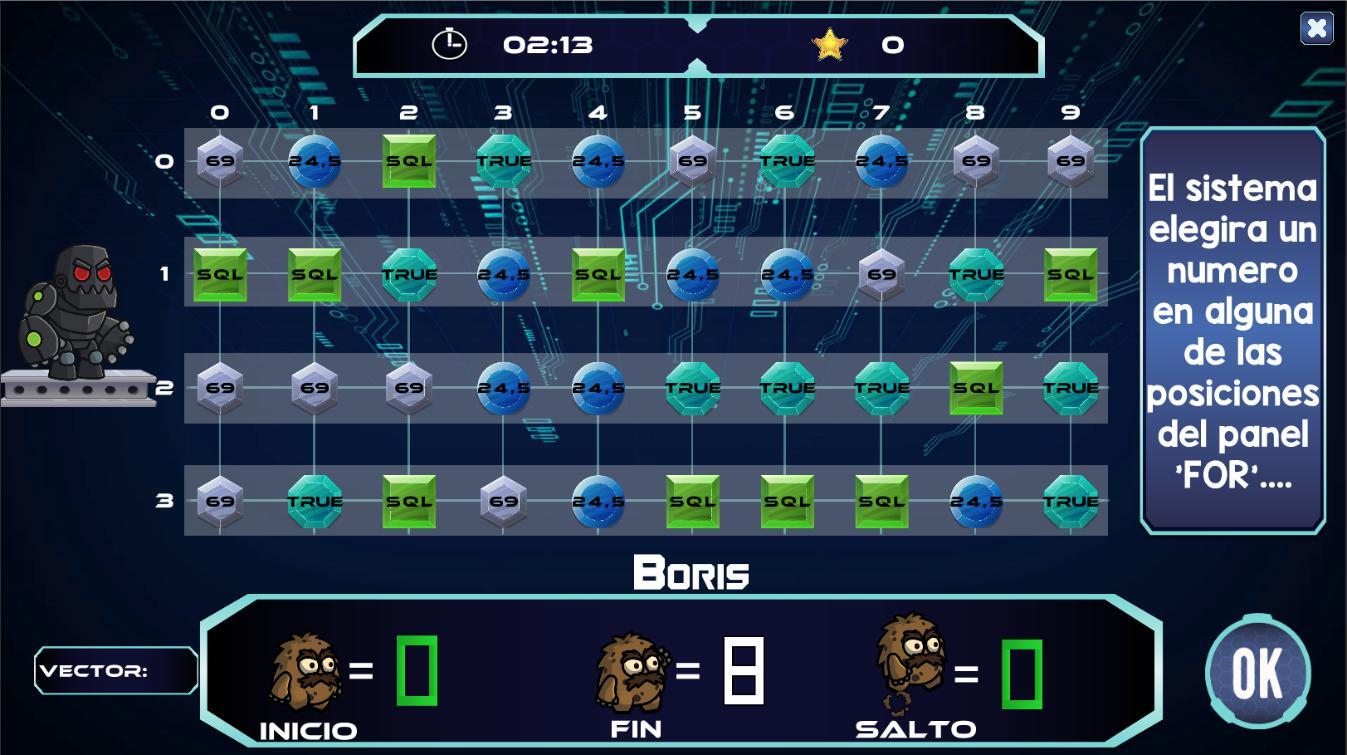The width and height of the screenshot is (1347, 755).
Task: Close the game with the X button
Action: tap(1316, 28)
